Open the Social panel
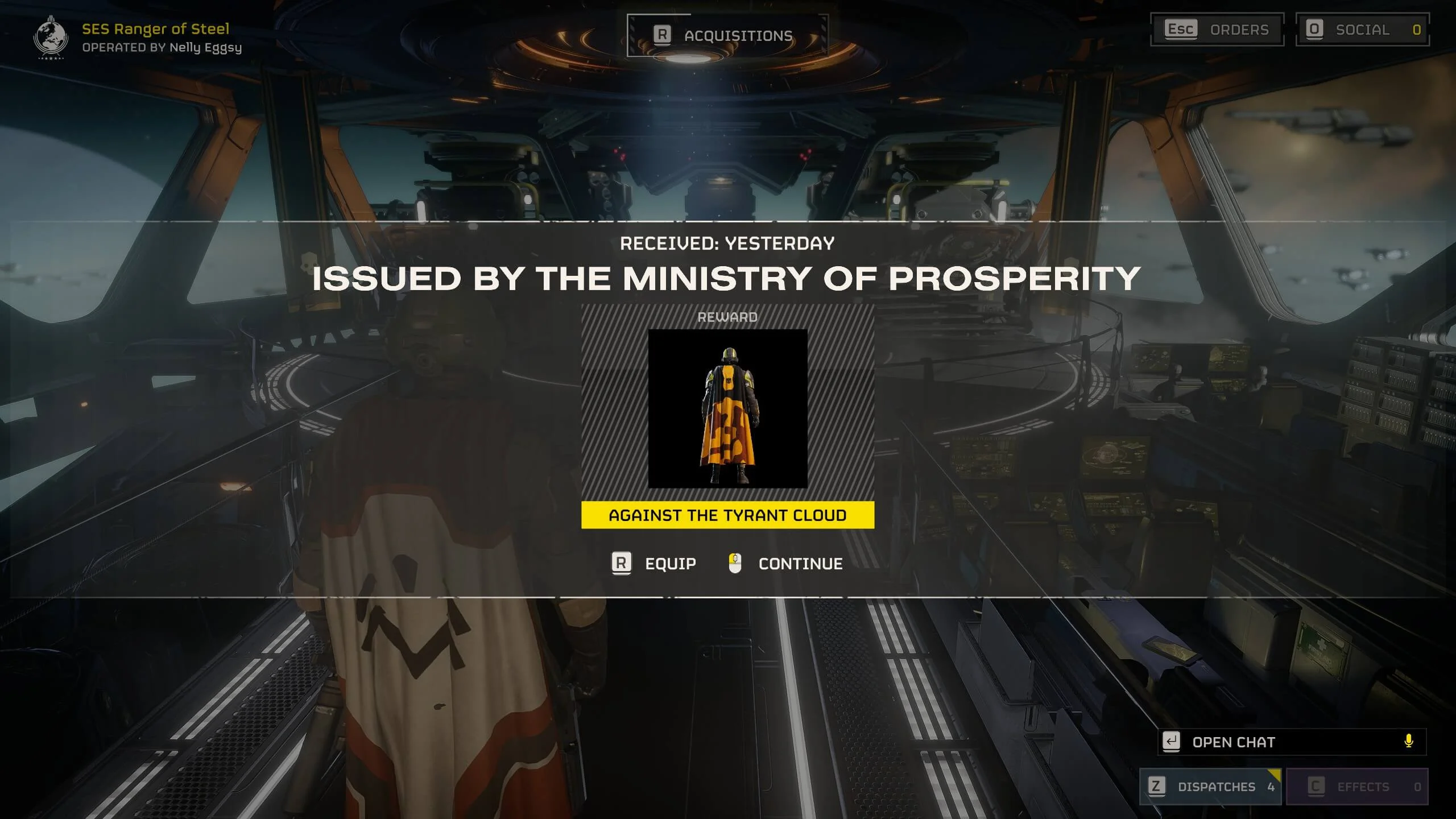 1362,30
